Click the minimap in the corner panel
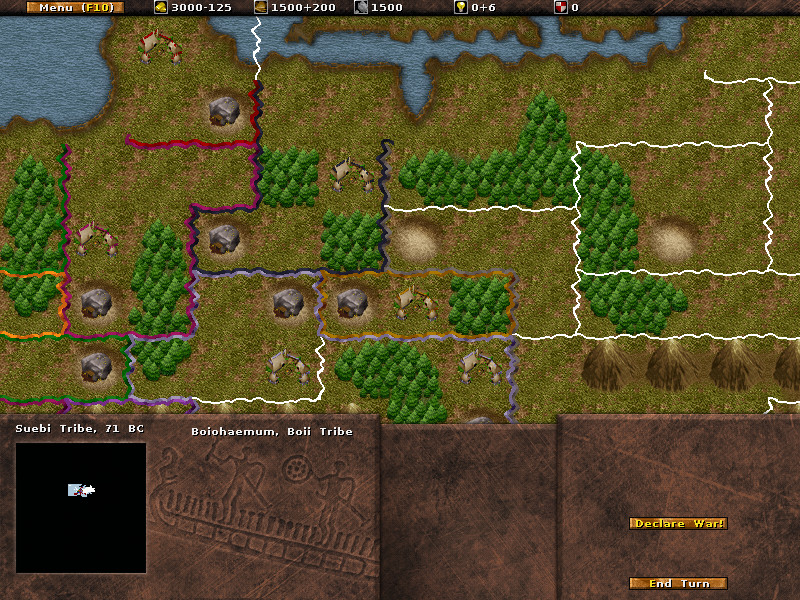The image size is (800, 600). 81,507
